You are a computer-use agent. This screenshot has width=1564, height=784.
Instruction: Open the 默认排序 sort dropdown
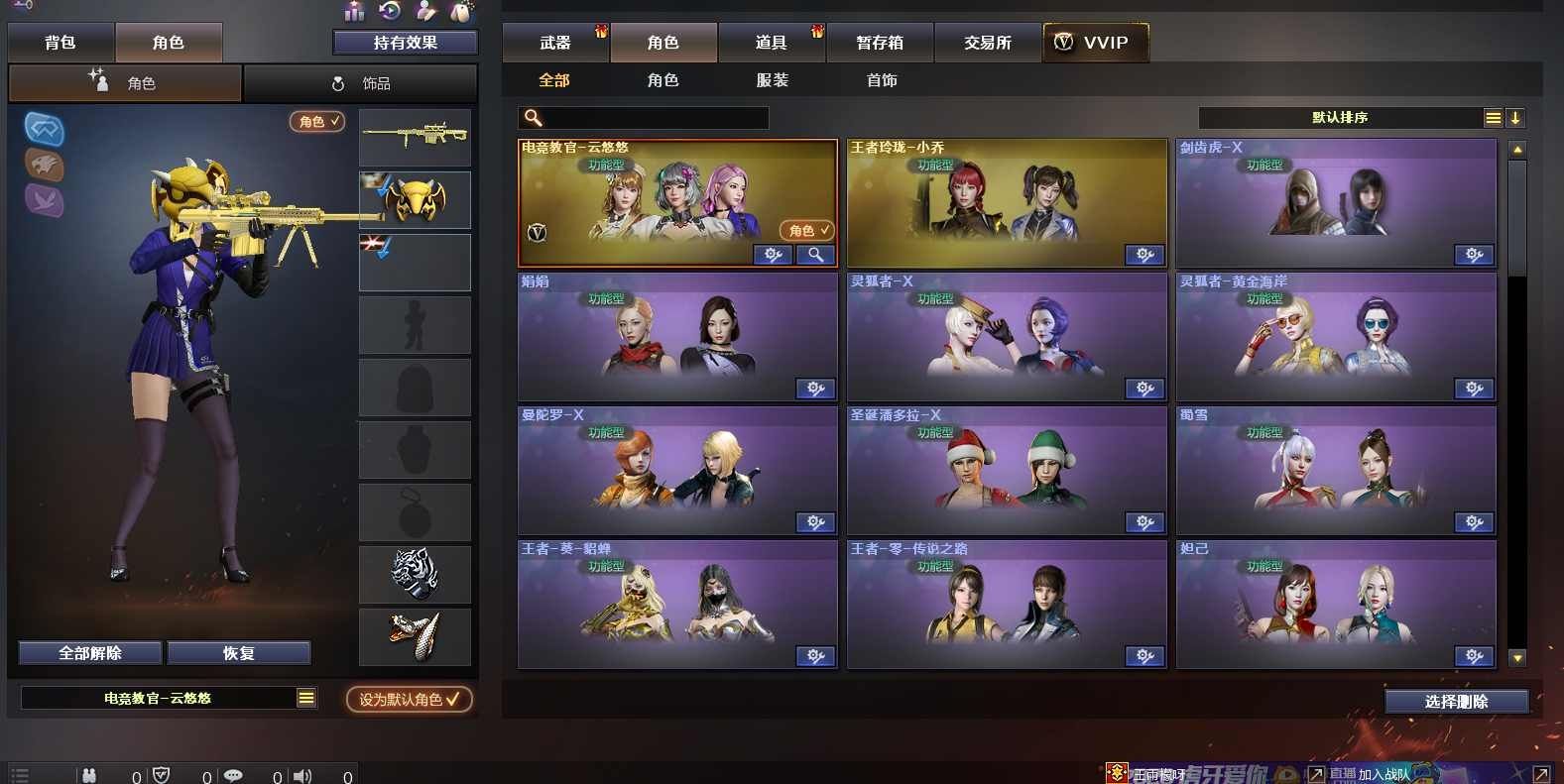click(1339, 117)
